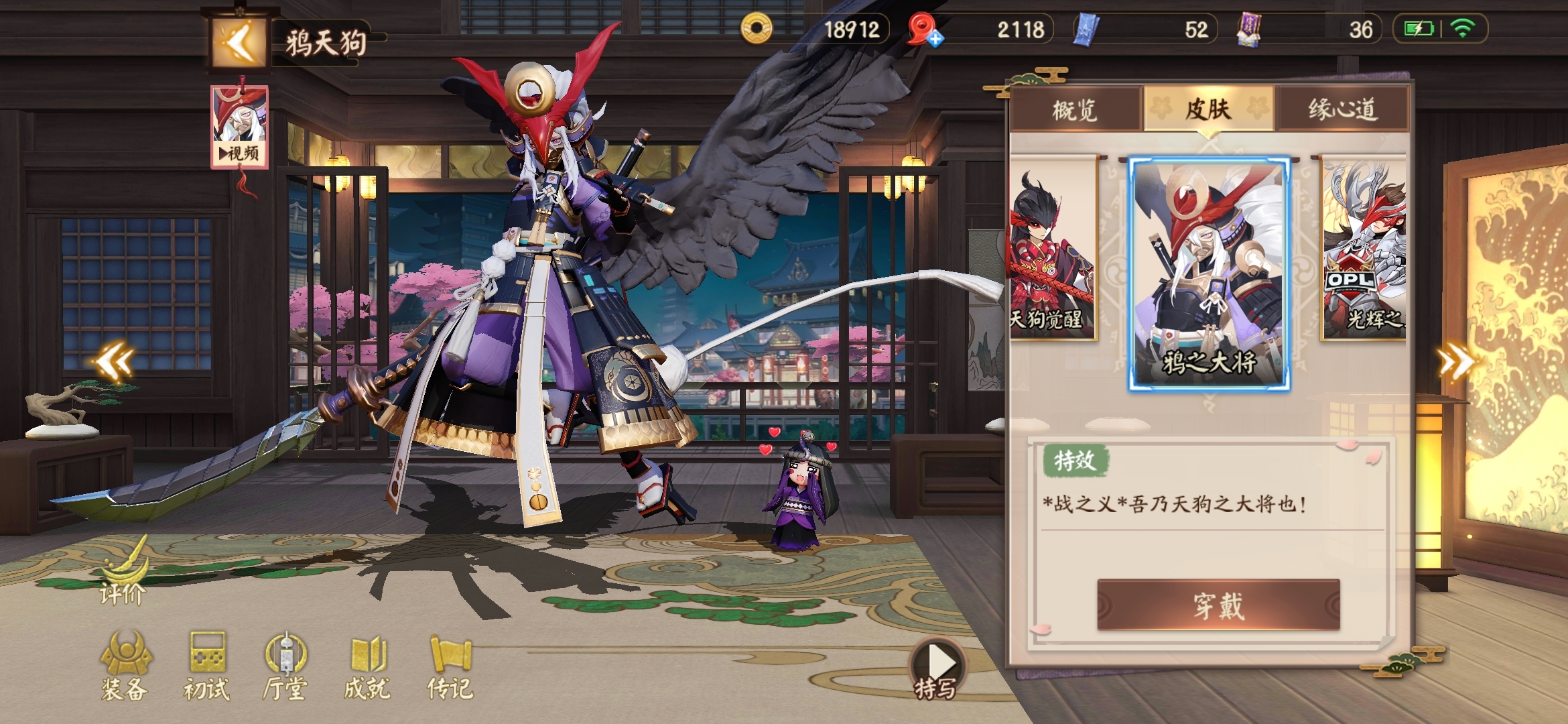The width and height of the screenshot is (1568, 724).
Task: Switch to the 概览 overview tab
Action: 1074,109
